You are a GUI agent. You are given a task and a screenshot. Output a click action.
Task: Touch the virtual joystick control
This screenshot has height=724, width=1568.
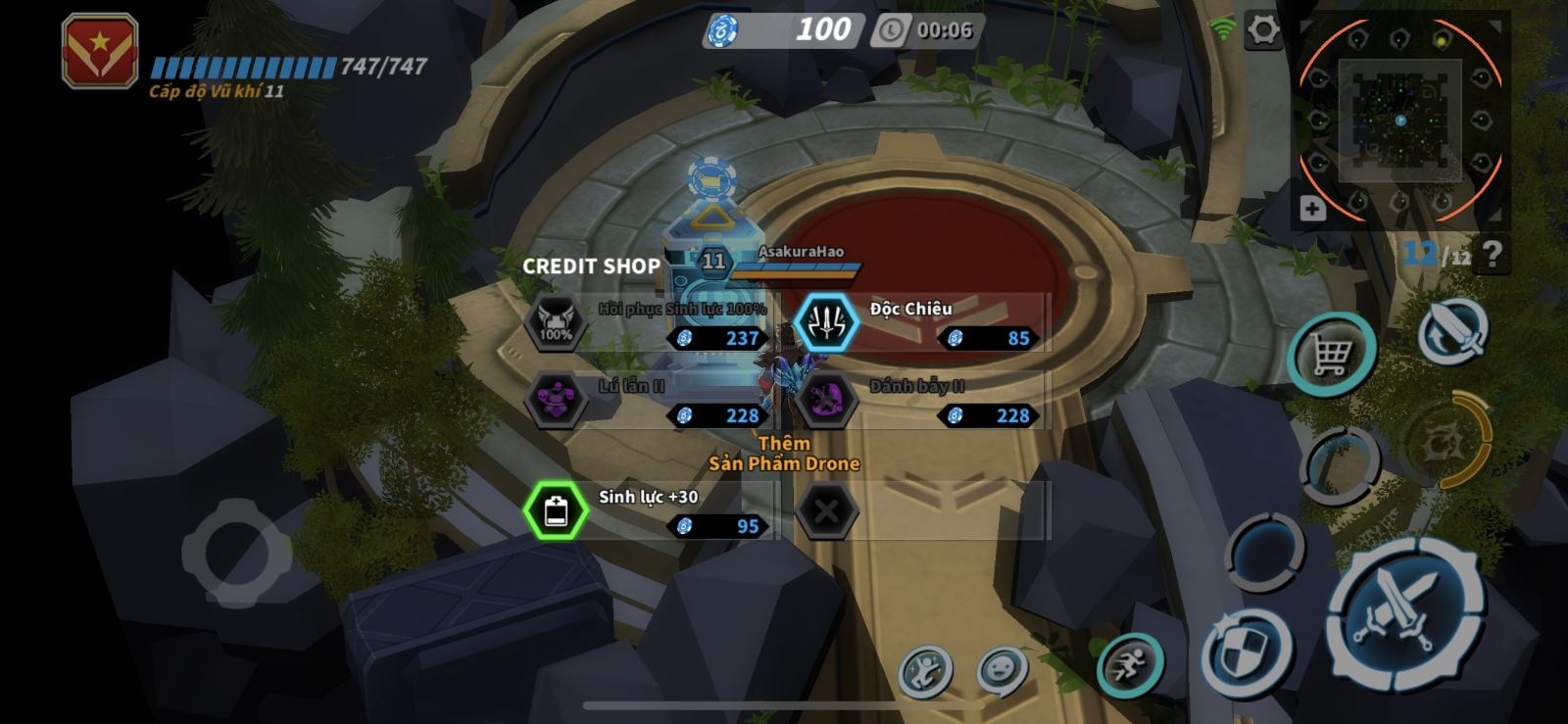(x=235, y=553)
